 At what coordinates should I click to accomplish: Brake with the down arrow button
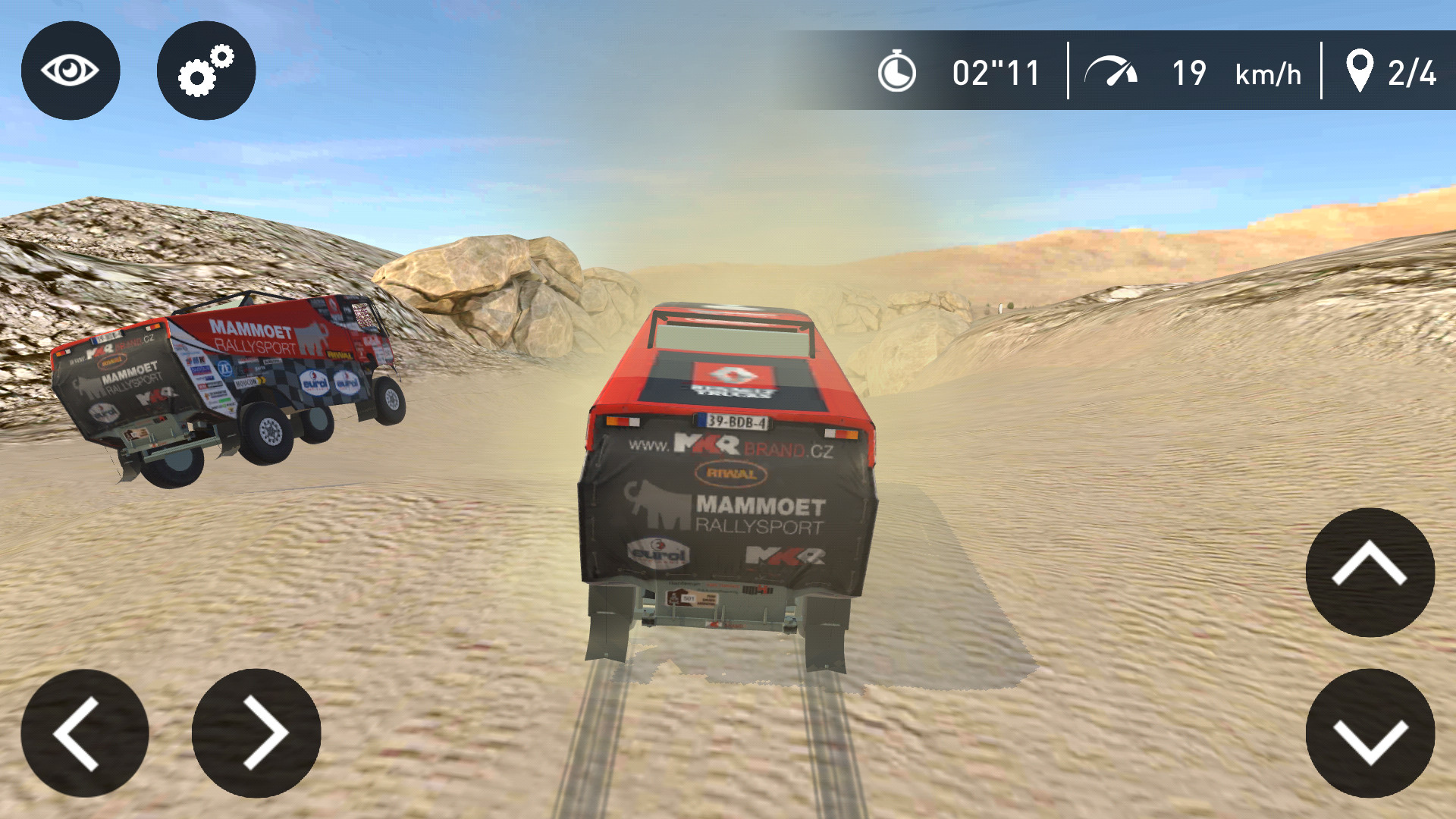pyautogui.click(x=1370, y=733)
